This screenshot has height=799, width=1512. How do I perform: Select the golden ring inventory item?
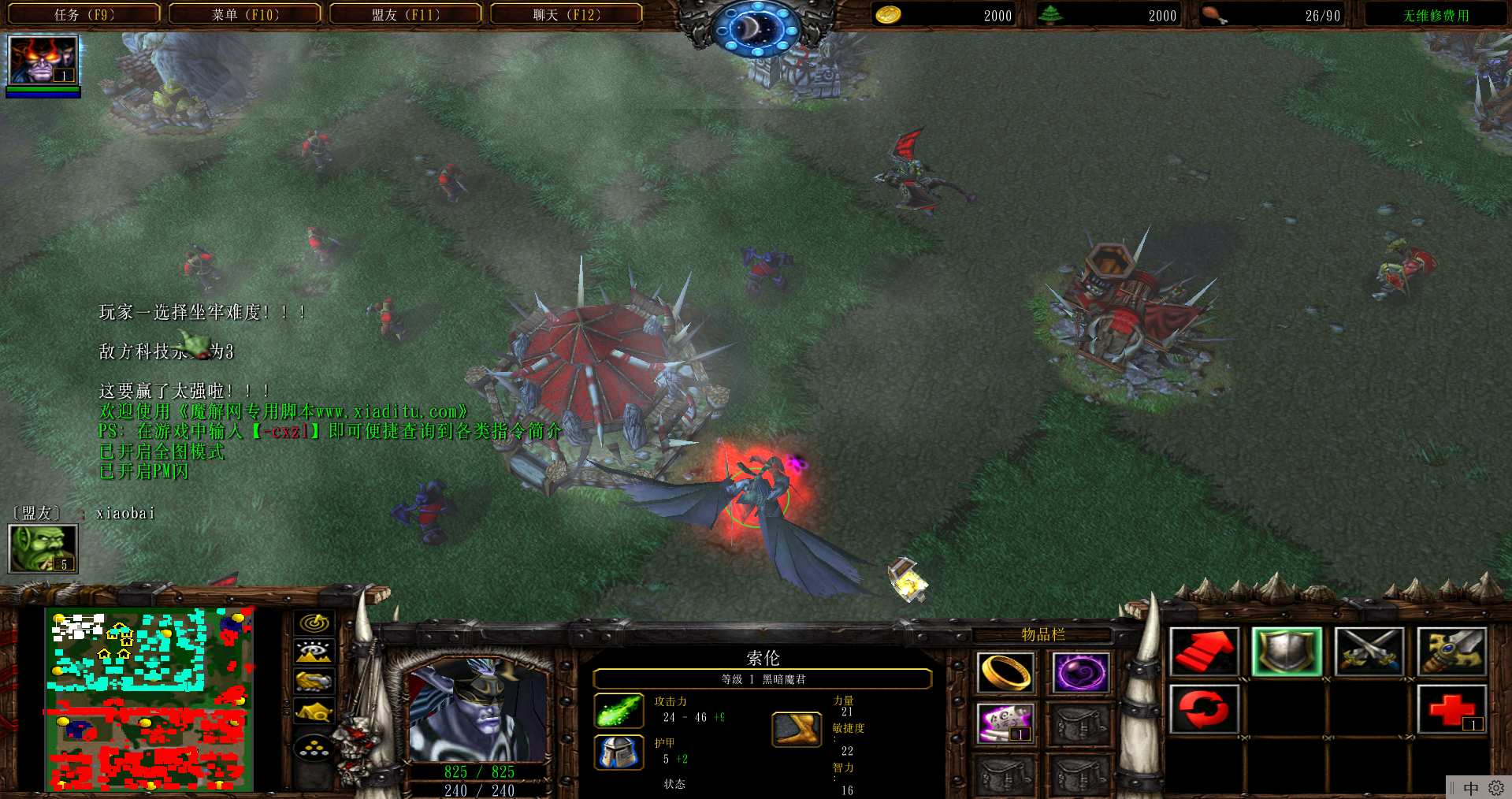(x=1005, y=672)
